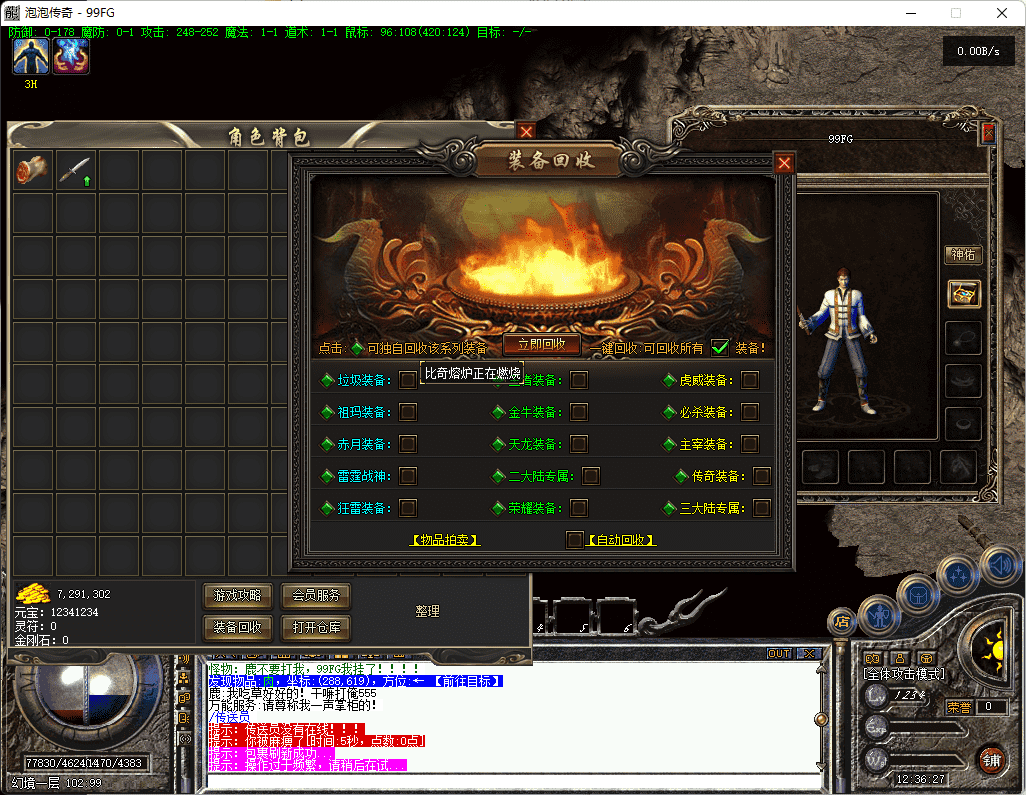Check the 雷霆战神 equipment box

pyautogui.click(x=408, y=476)
